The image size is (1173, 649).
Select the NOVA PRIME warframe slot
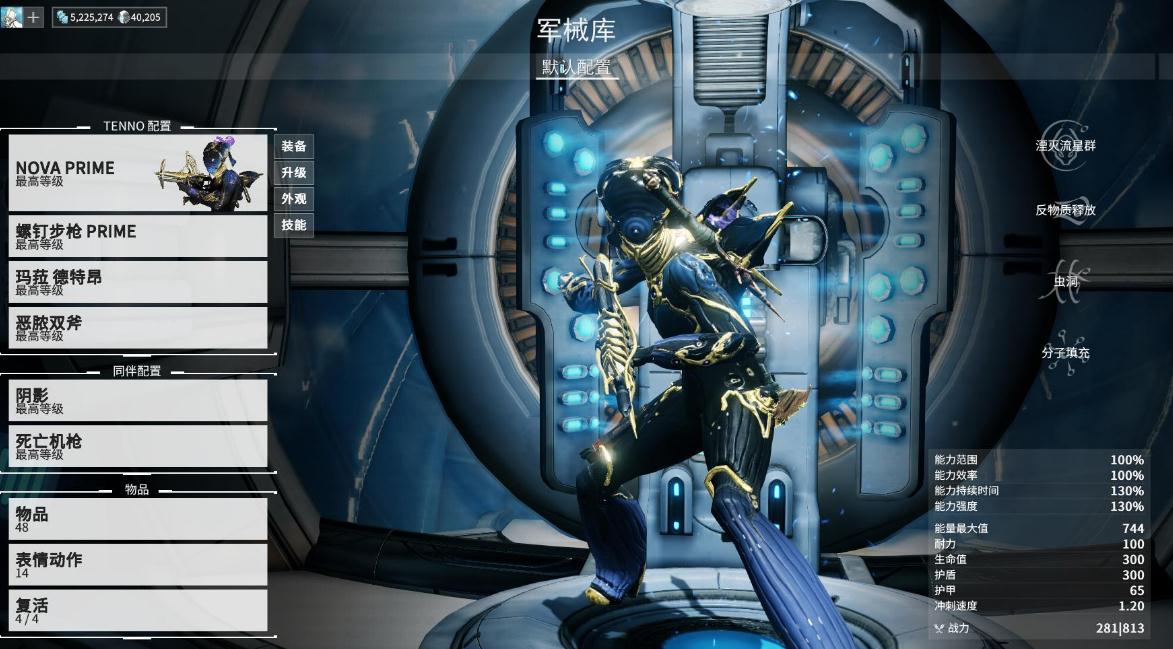(x=138, y=172)
